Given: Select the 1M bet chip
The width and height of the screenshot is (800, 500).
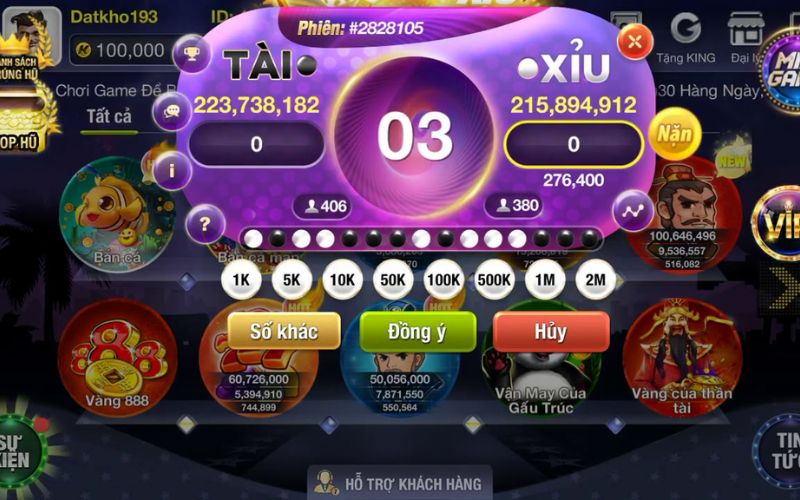Looking at the screenshot, I should click(546, 280).
